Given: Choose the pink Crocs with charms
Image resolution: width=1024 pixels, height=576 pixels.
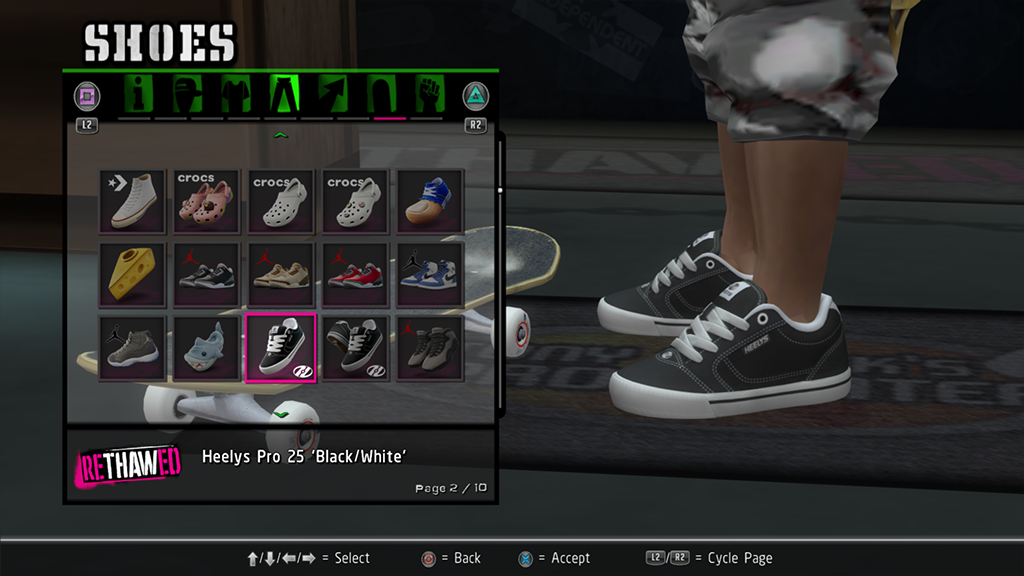Looking at the screenshot, I should [x=207, y=201].
